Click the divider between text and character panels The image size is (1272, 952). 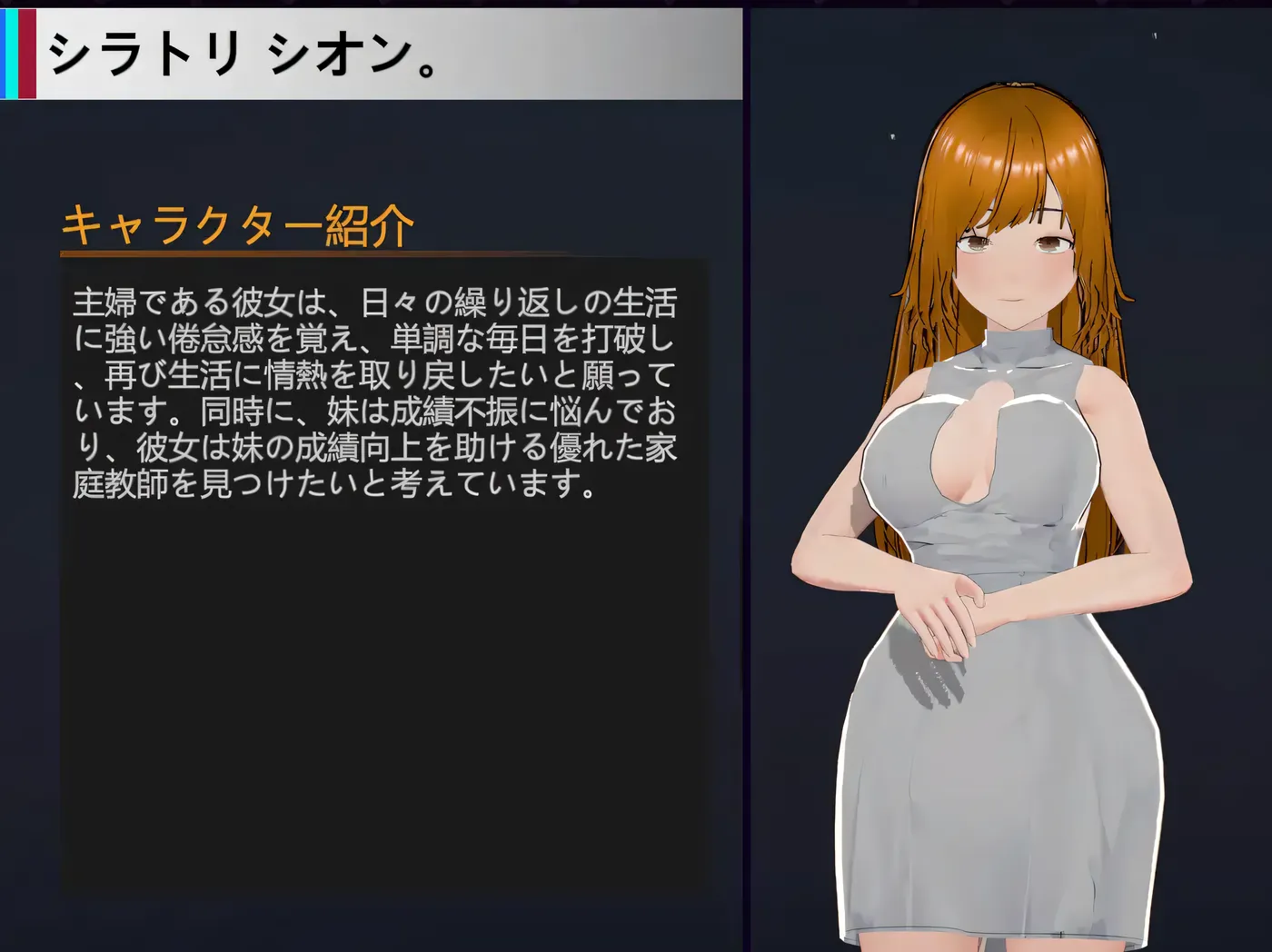[748, 472]
